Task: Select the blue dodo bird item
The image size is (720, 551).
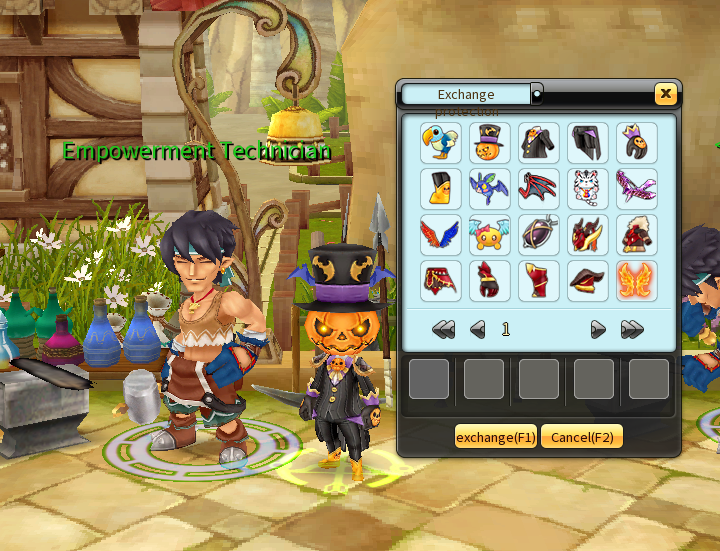Action: click(441, 143)
